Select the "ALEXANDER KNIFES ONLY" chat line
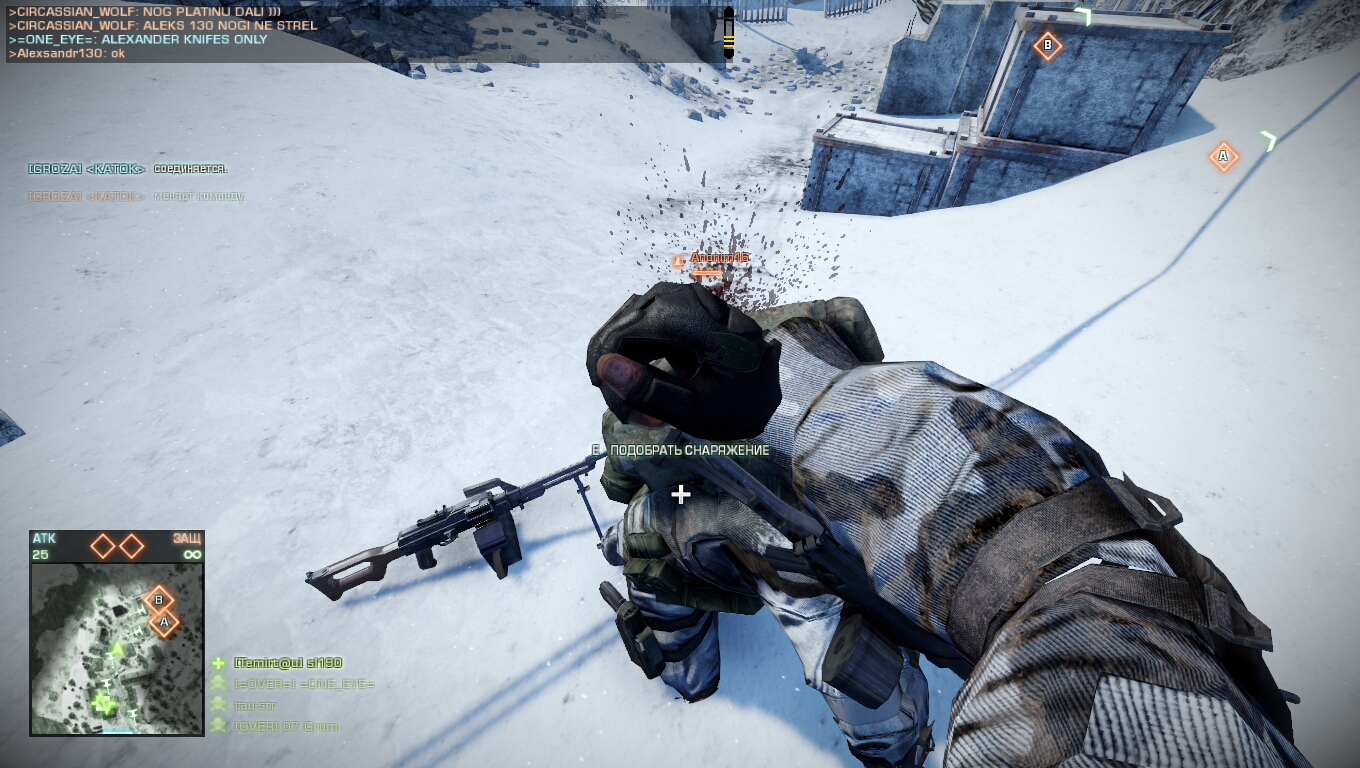This screenshot has height=768, width=1360. pyautogui.click(x=138, y=39)
